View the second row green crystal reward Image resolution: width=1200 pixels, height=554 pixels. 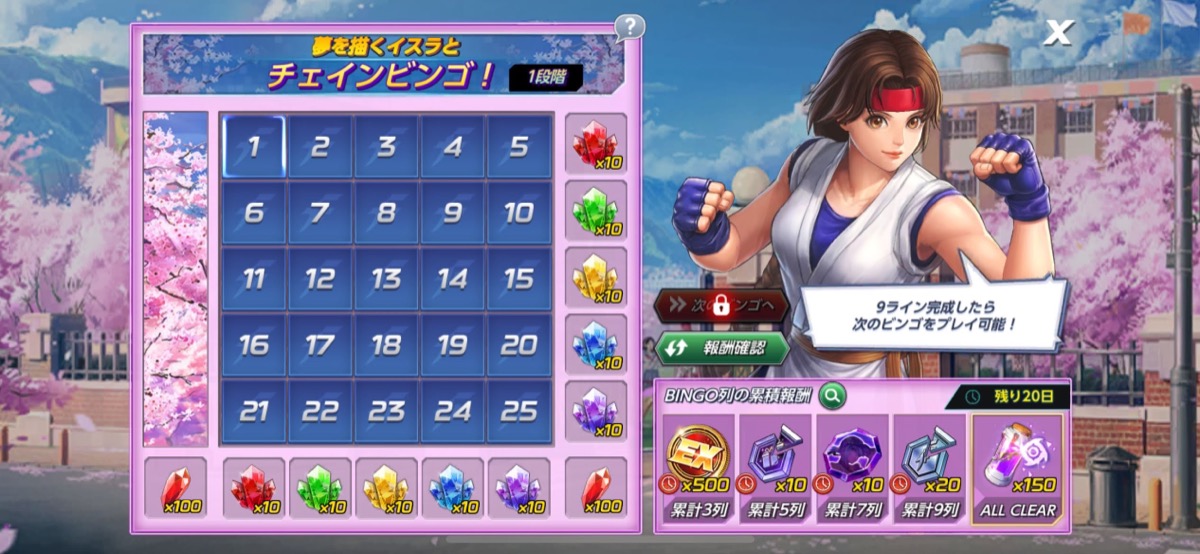596,211
